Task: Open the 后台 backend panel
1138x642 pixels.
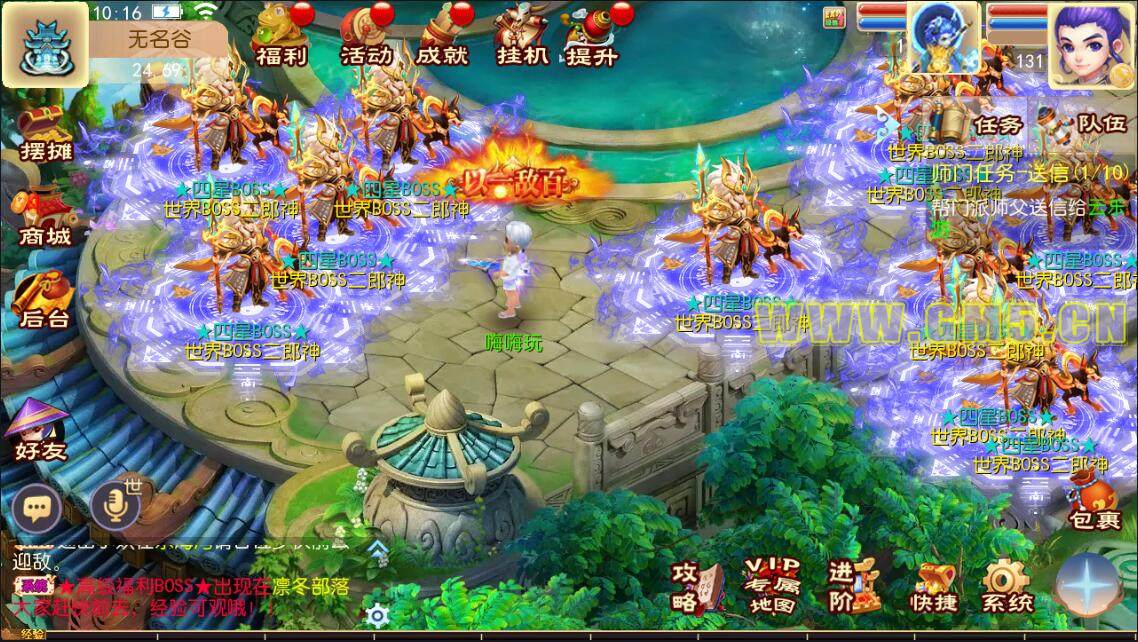Action: (x=45, y=300)
